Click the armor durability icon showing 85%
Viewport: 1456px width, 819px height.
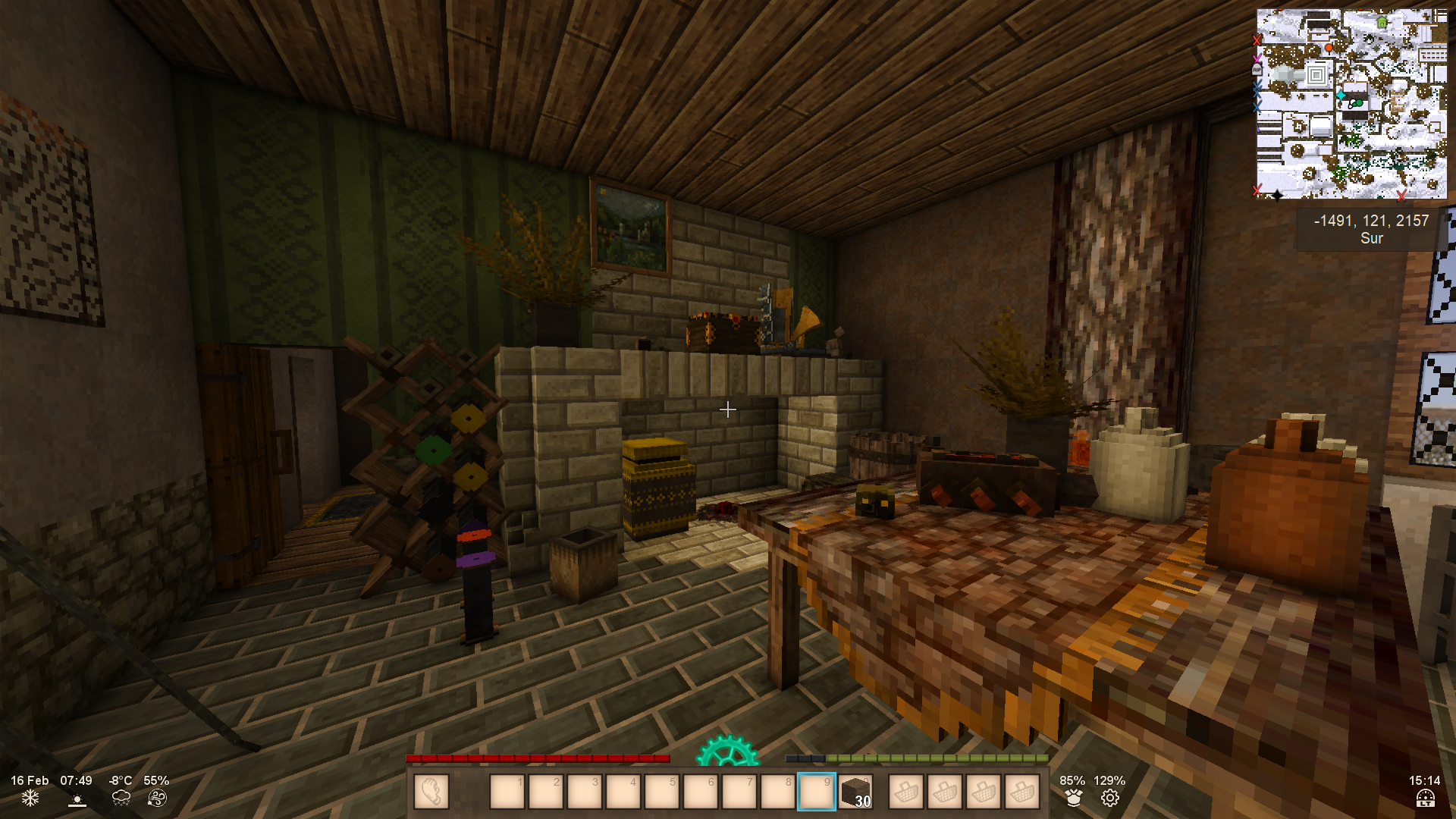coord(1073,798)
